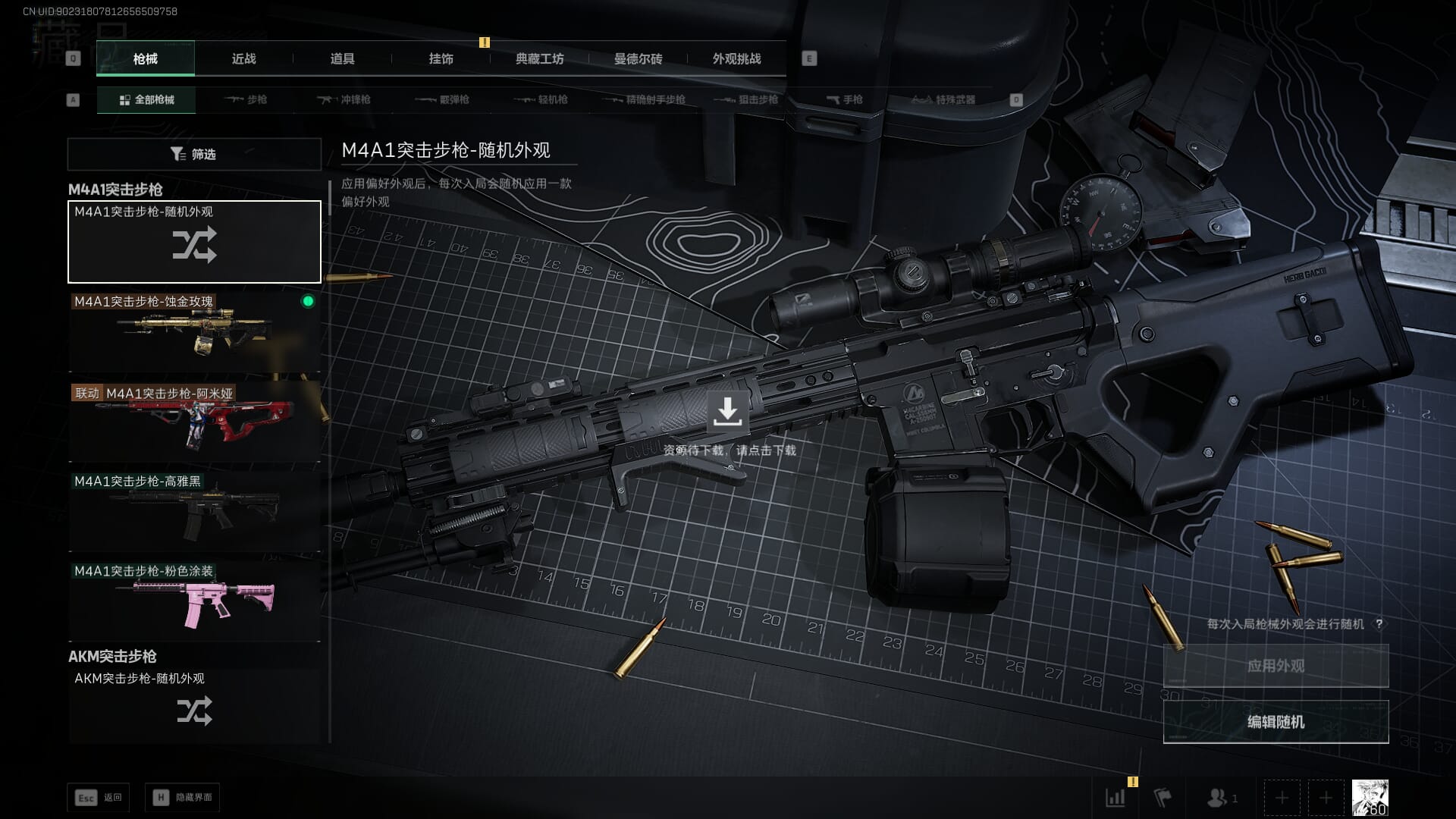Viewport: 1456px width, 819px height.
Task: Select the M4A1 蚀金玫瑰 skin
Action: 194,332
